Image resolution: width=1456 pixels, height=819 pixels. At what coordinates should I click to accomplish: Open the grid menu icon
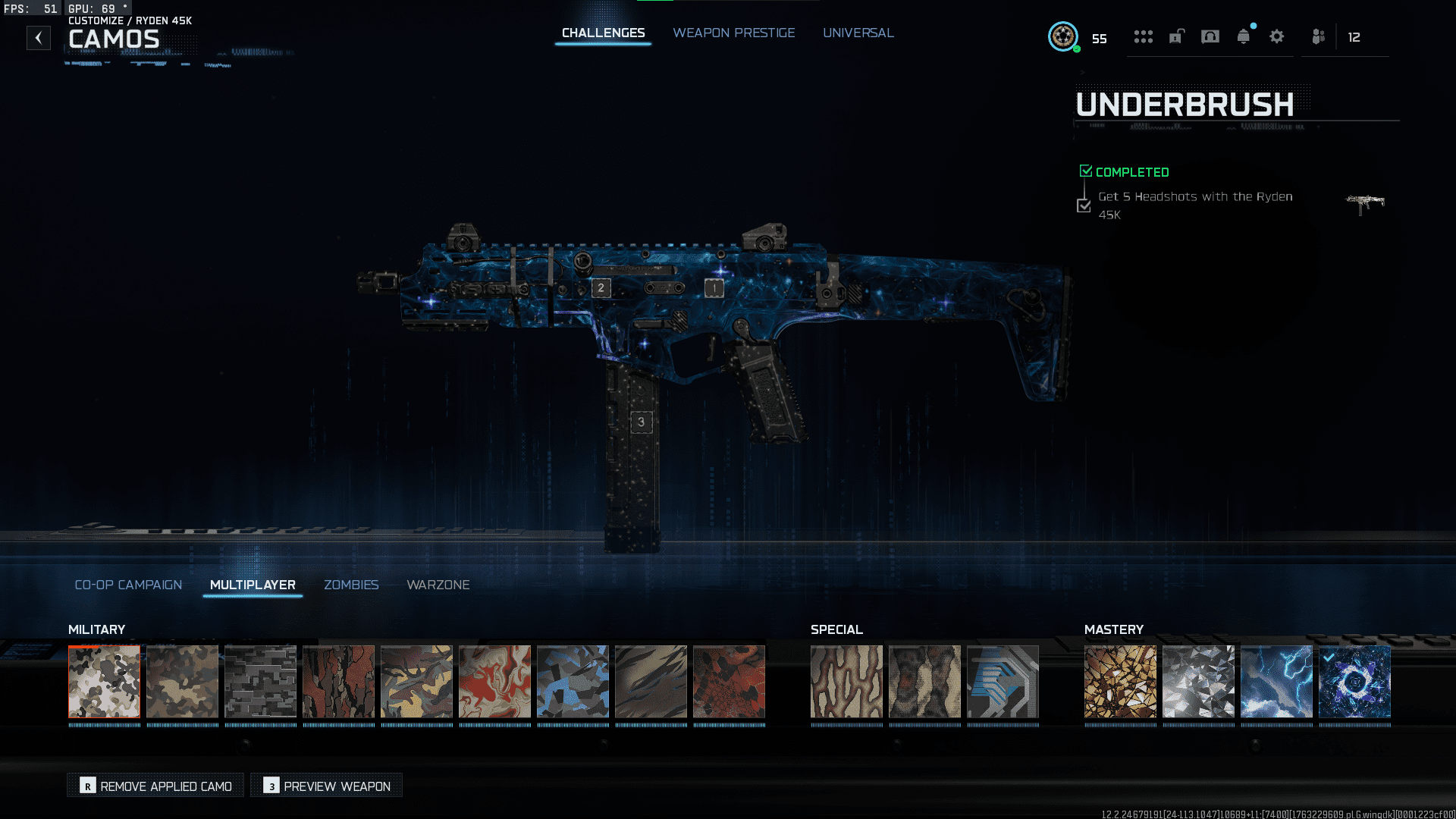(1143, 36)
